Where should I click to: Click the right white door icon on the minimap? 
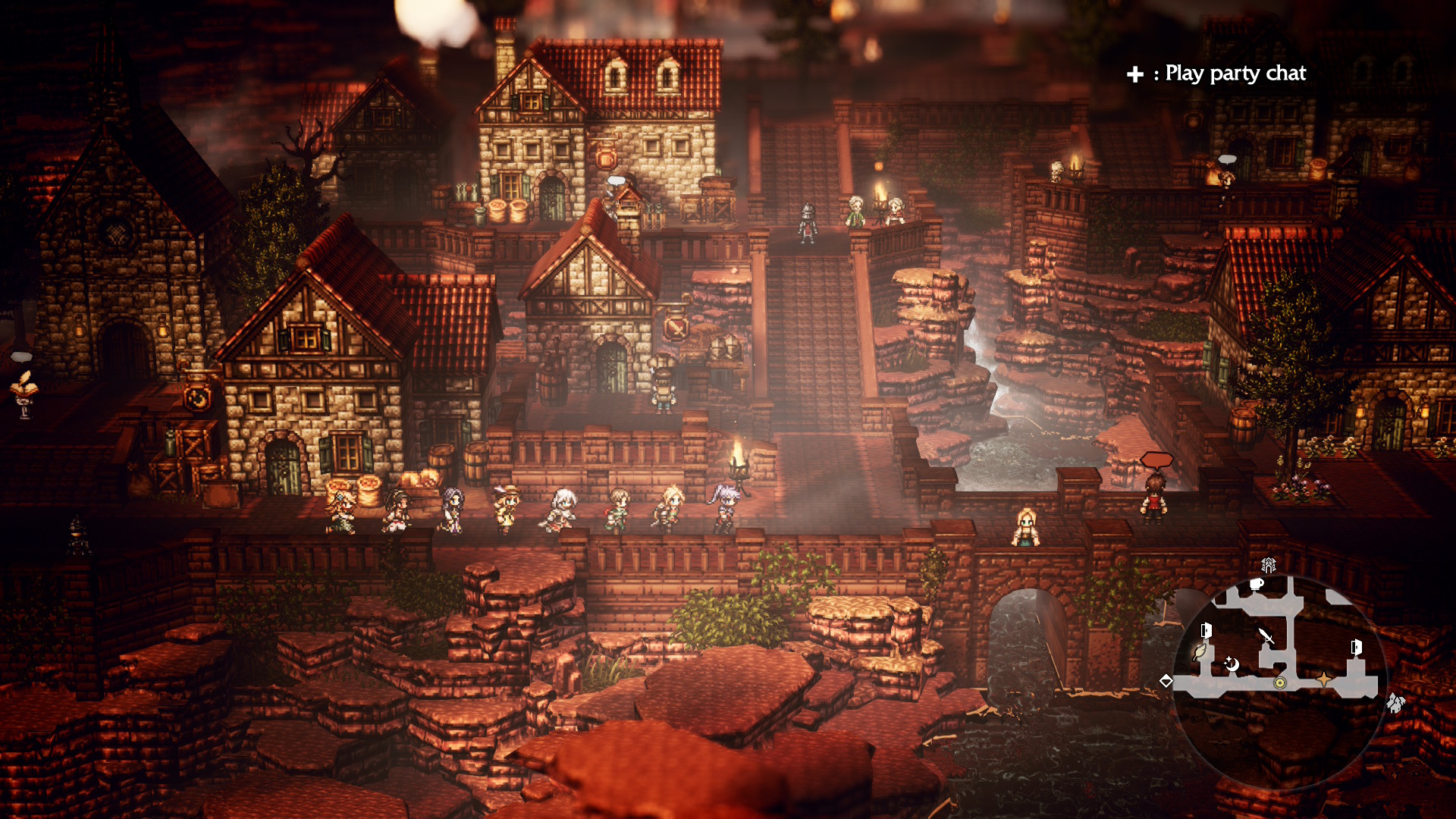click(1355, 647)
